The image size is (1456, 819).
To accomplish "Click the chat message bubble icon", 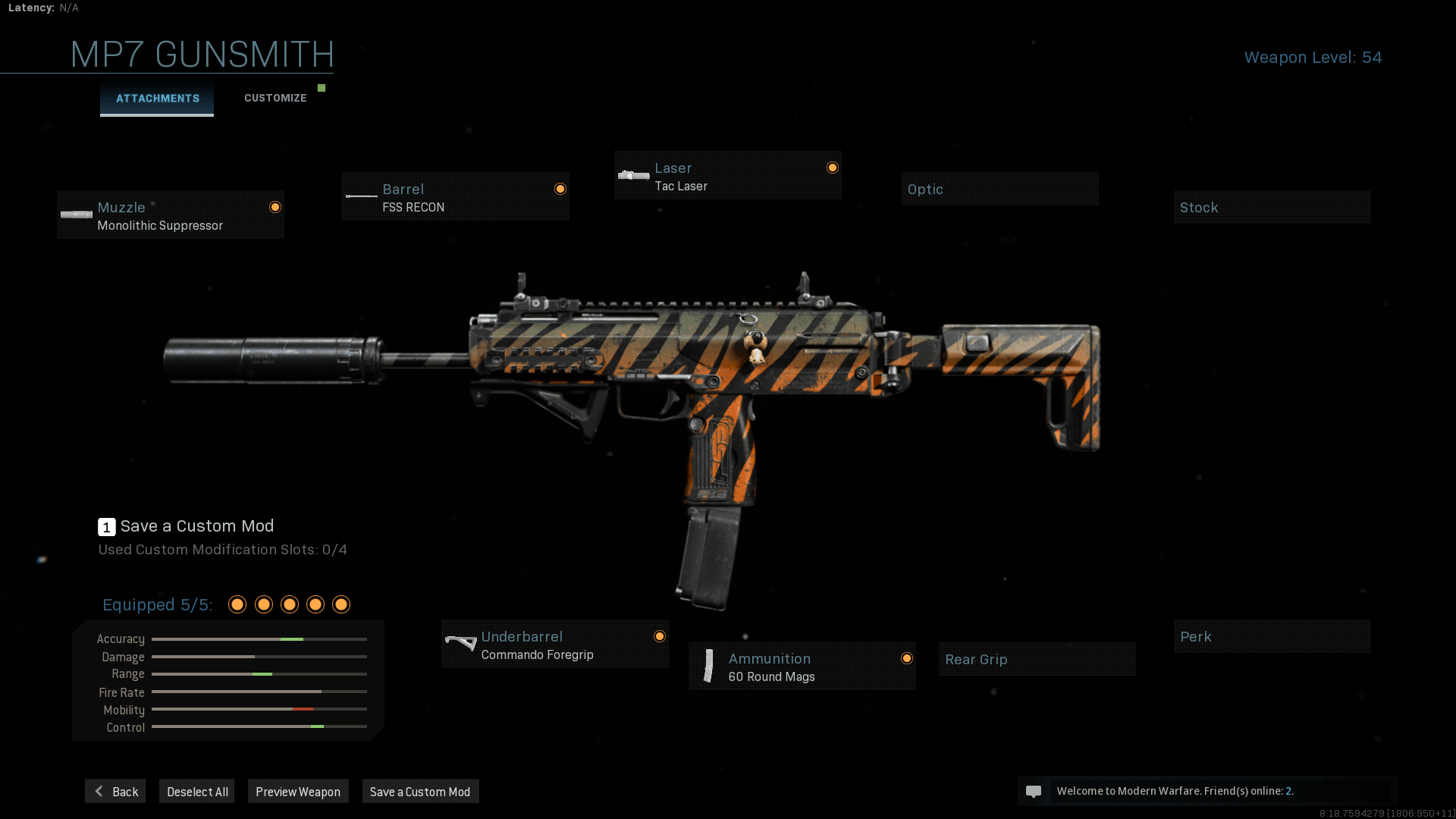I will [x=1034, y=791].
